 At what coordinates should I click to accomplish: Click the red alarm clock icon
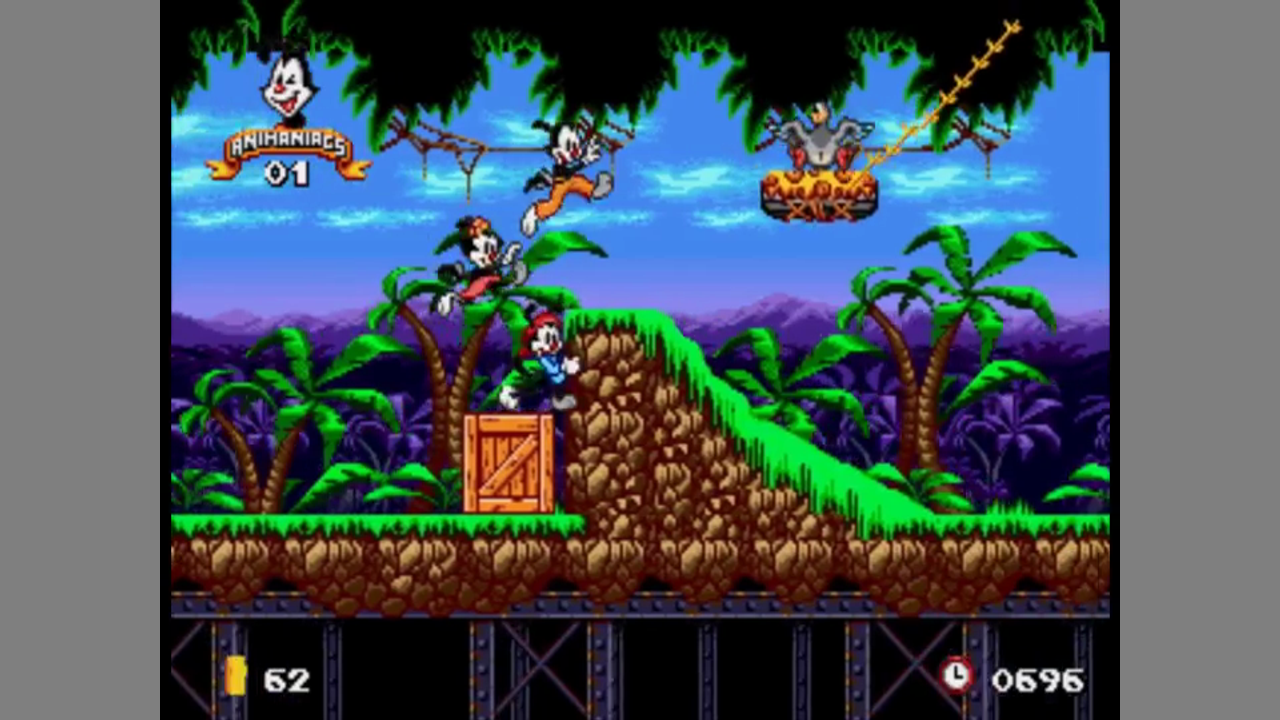tap(957, 675)
